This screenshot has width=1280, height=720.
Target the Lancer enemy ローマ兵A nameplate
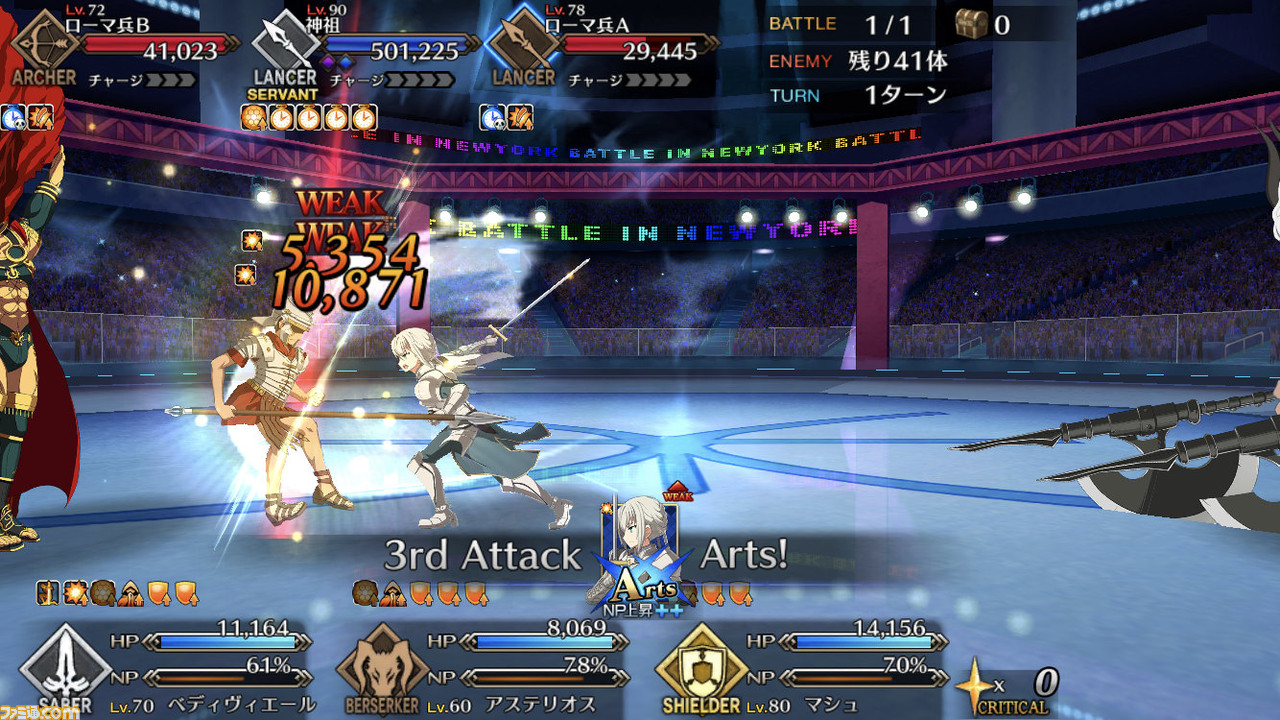coord(602,48)
